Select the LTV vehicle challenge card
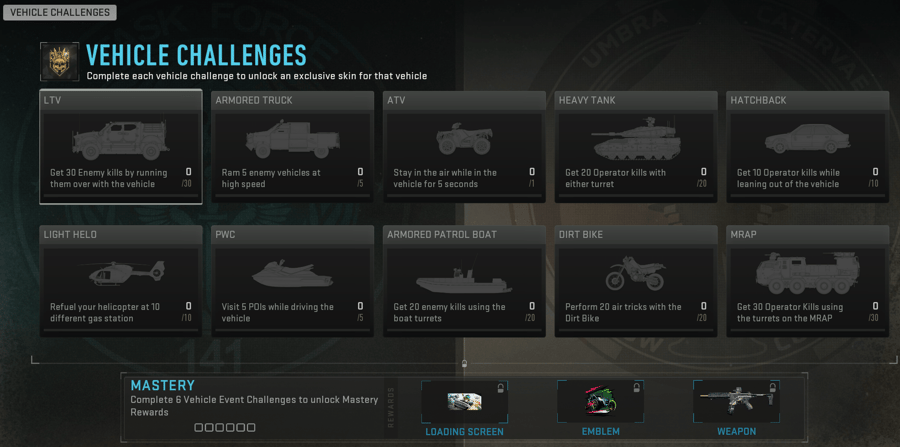Image resolution: width=900 pixels, height=447 pixels. coord(120,147)
